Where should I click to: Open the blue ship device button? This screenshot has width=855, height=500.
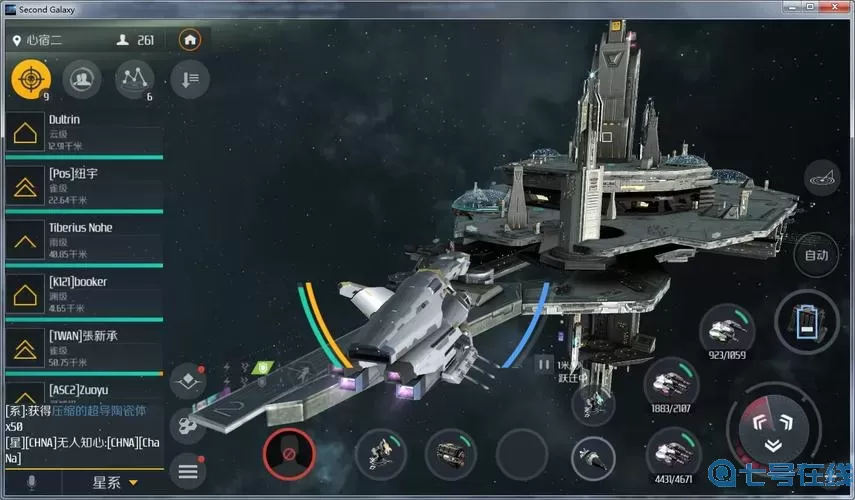click(807, 323)
